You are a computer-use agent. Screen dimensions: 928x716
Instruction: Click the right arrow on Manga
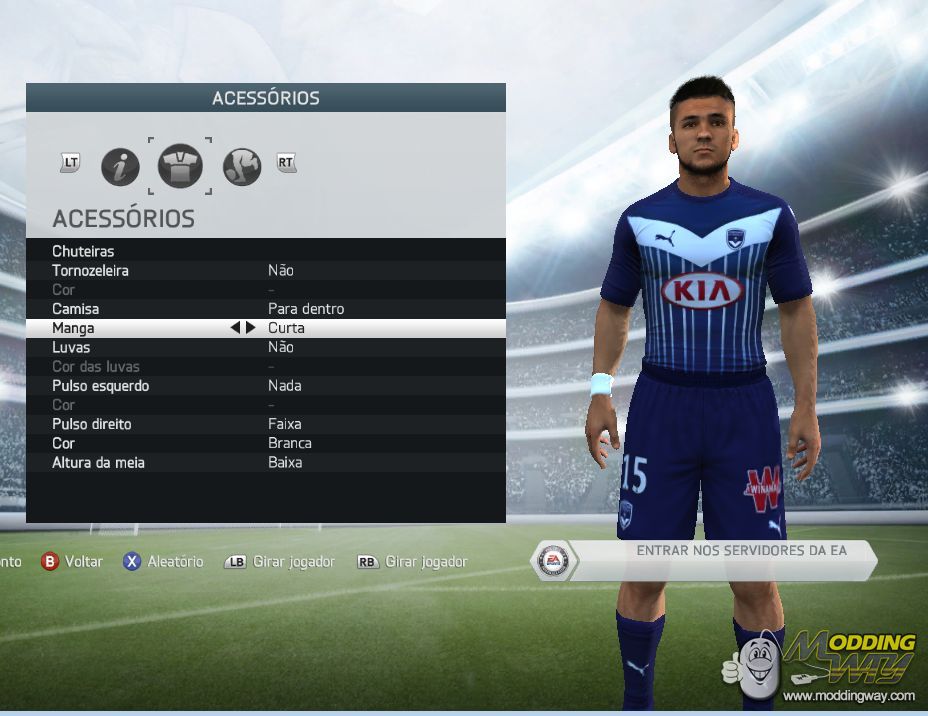(x=250, y=328)
